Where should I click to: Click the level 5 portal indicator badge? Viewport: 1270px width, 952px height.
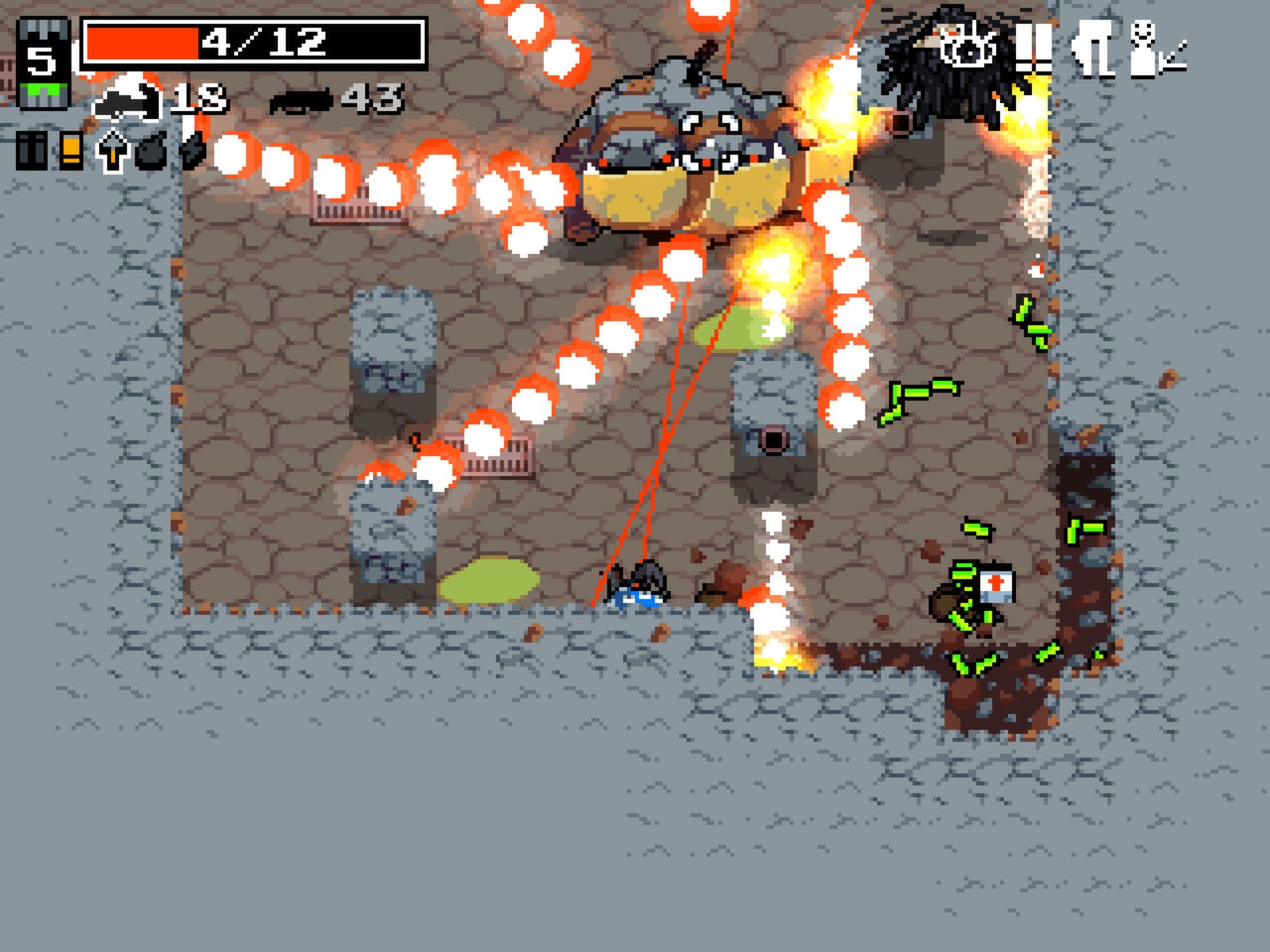click(x=43, y=59)
